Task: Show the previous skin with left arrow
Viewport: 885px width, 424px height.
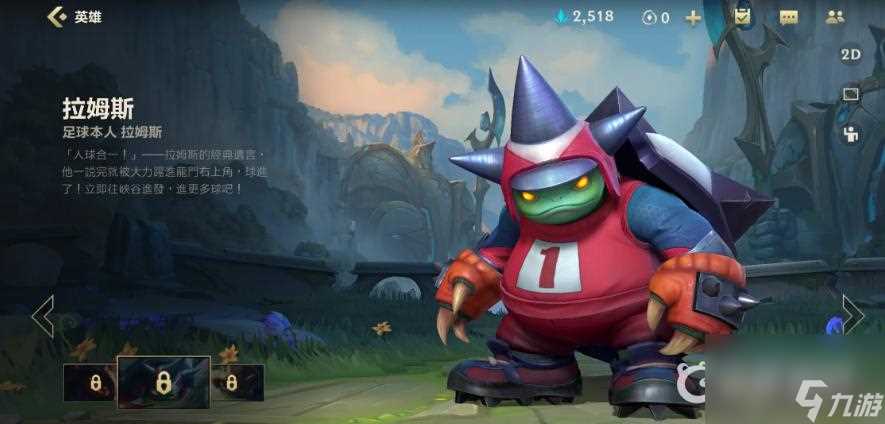Action: [x=42, y=316]
